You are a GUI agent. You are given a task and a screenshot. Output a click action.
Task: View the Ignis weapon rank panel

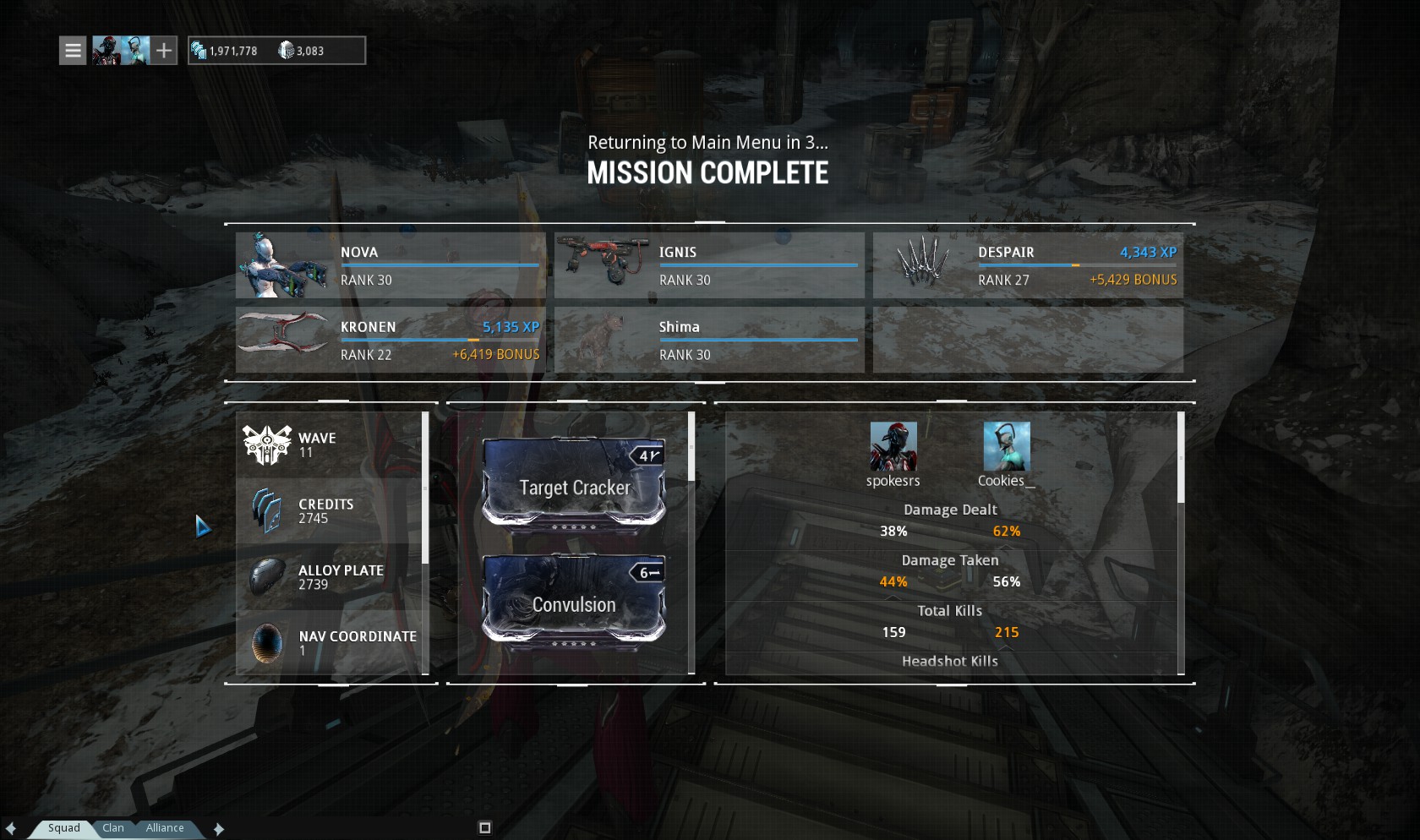[709, 265]
